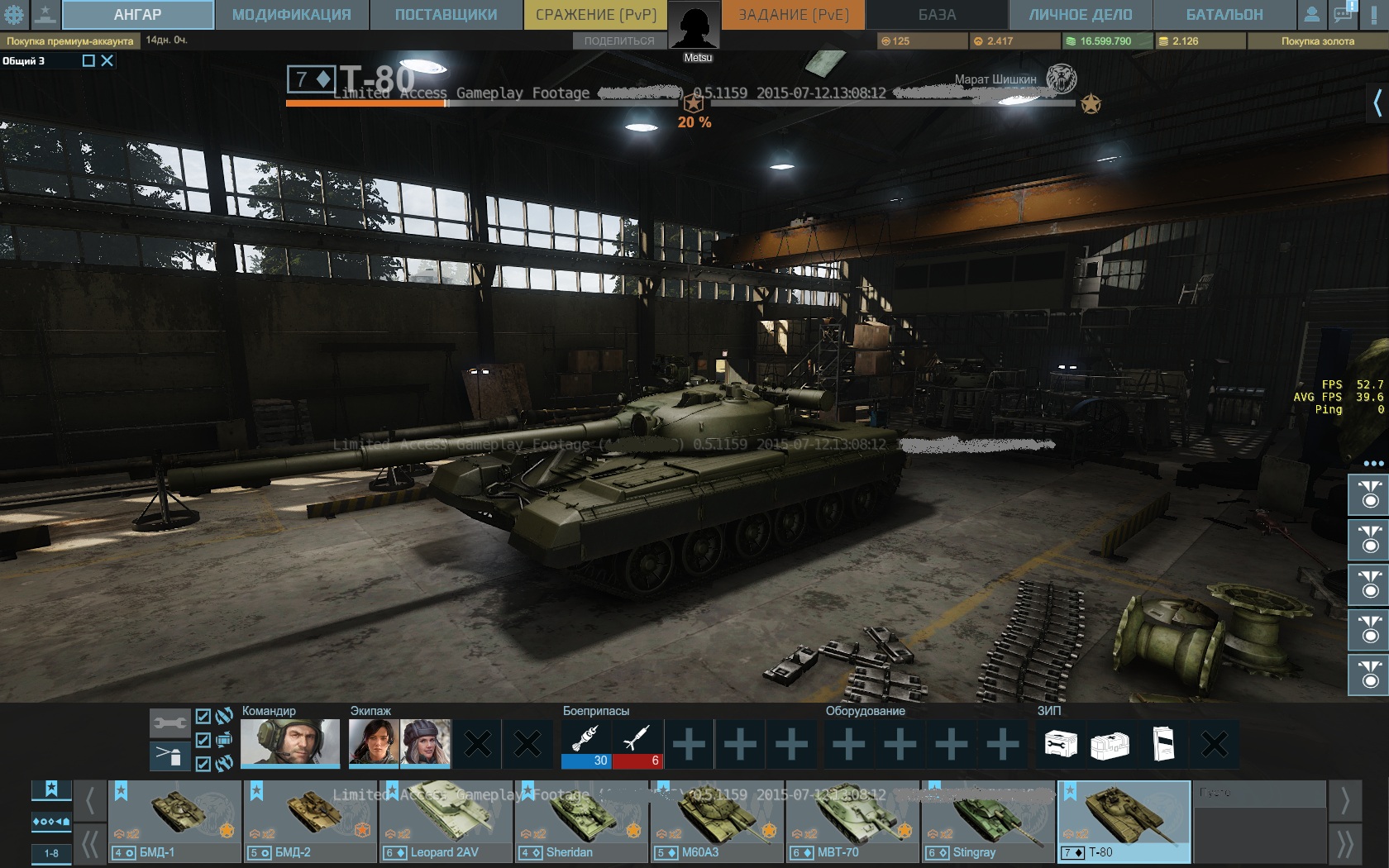Open the ПОСТАВЩИКИ tab

446,15
